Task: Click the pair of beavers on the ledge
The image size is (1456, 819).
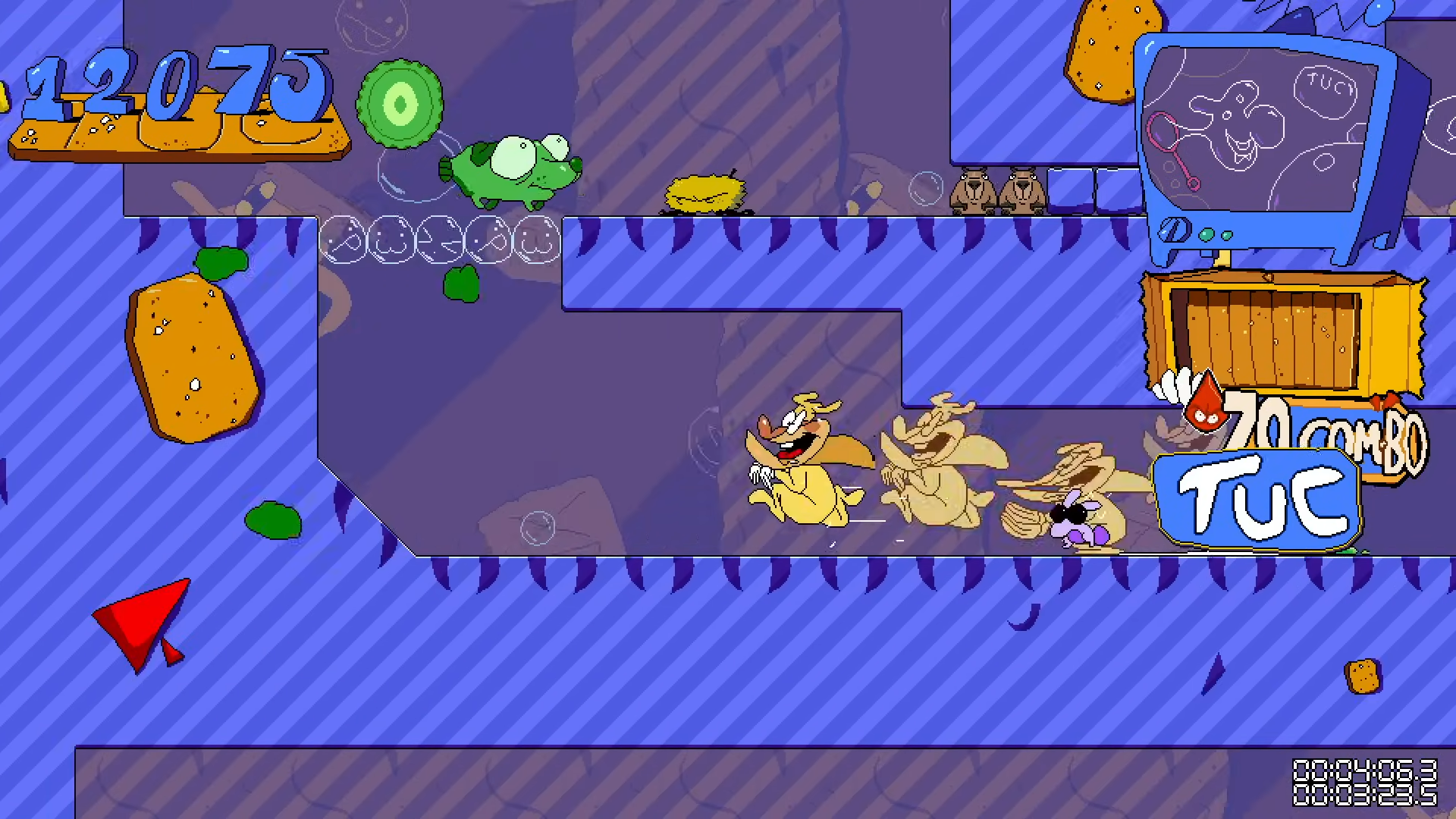Action: click(x=993, y=190)
